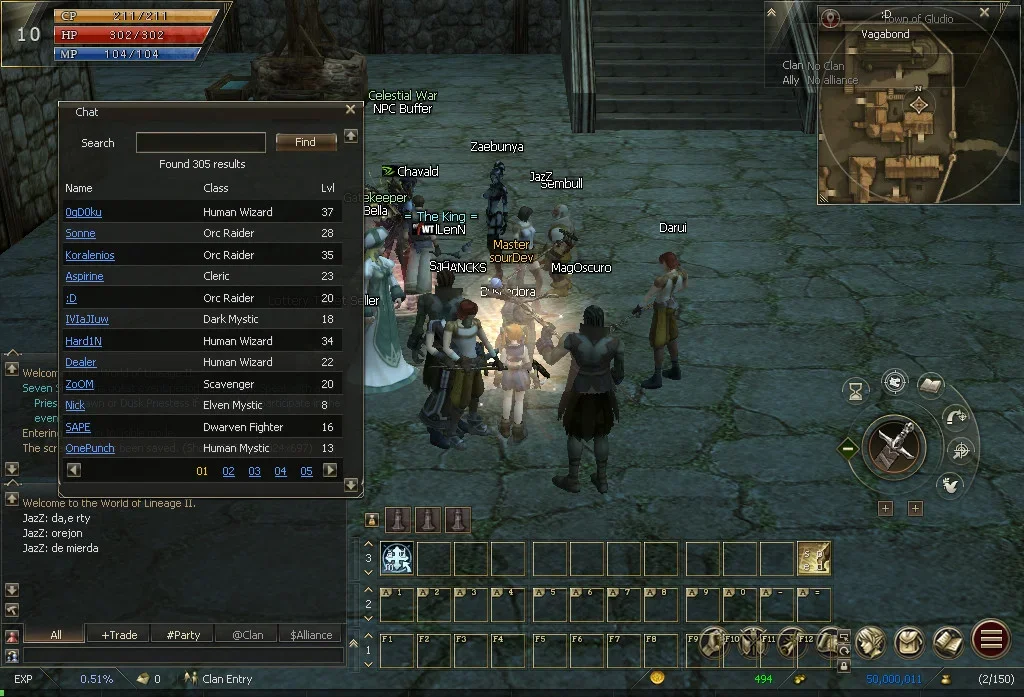Open the OnePunch player name link
This screenshot has width=1024, height=697.
pyautogui.click(x=90, y=448)
